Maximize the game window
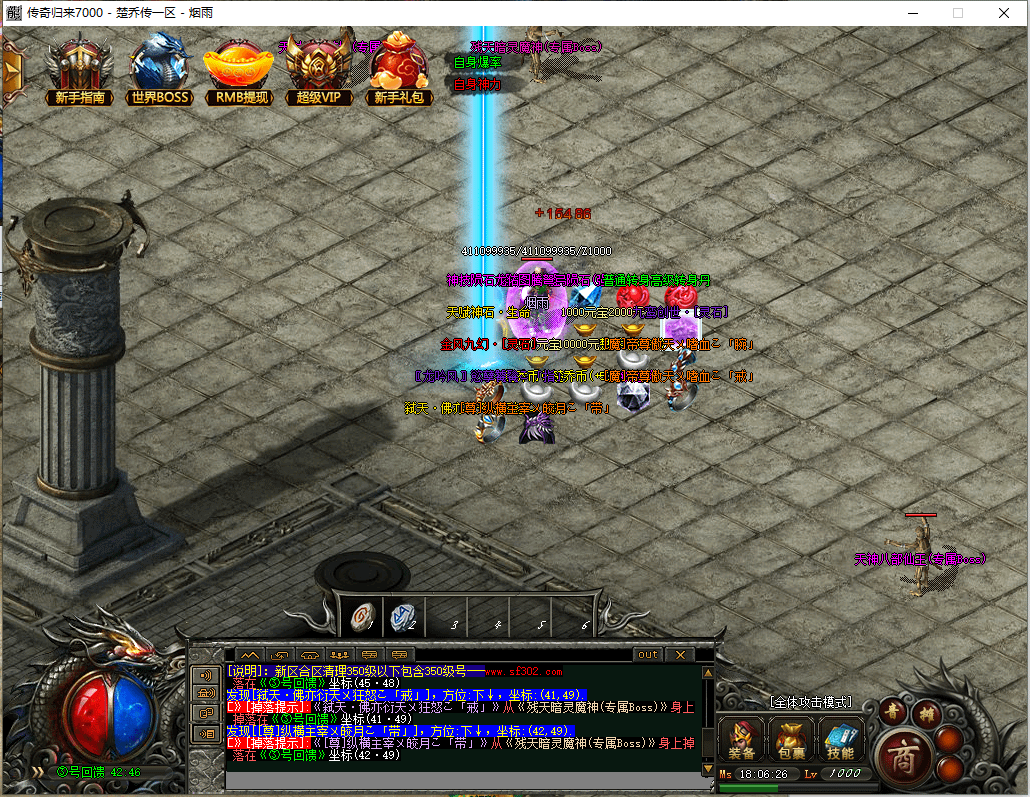This screenshot has width=1030, height=797. 958,13
